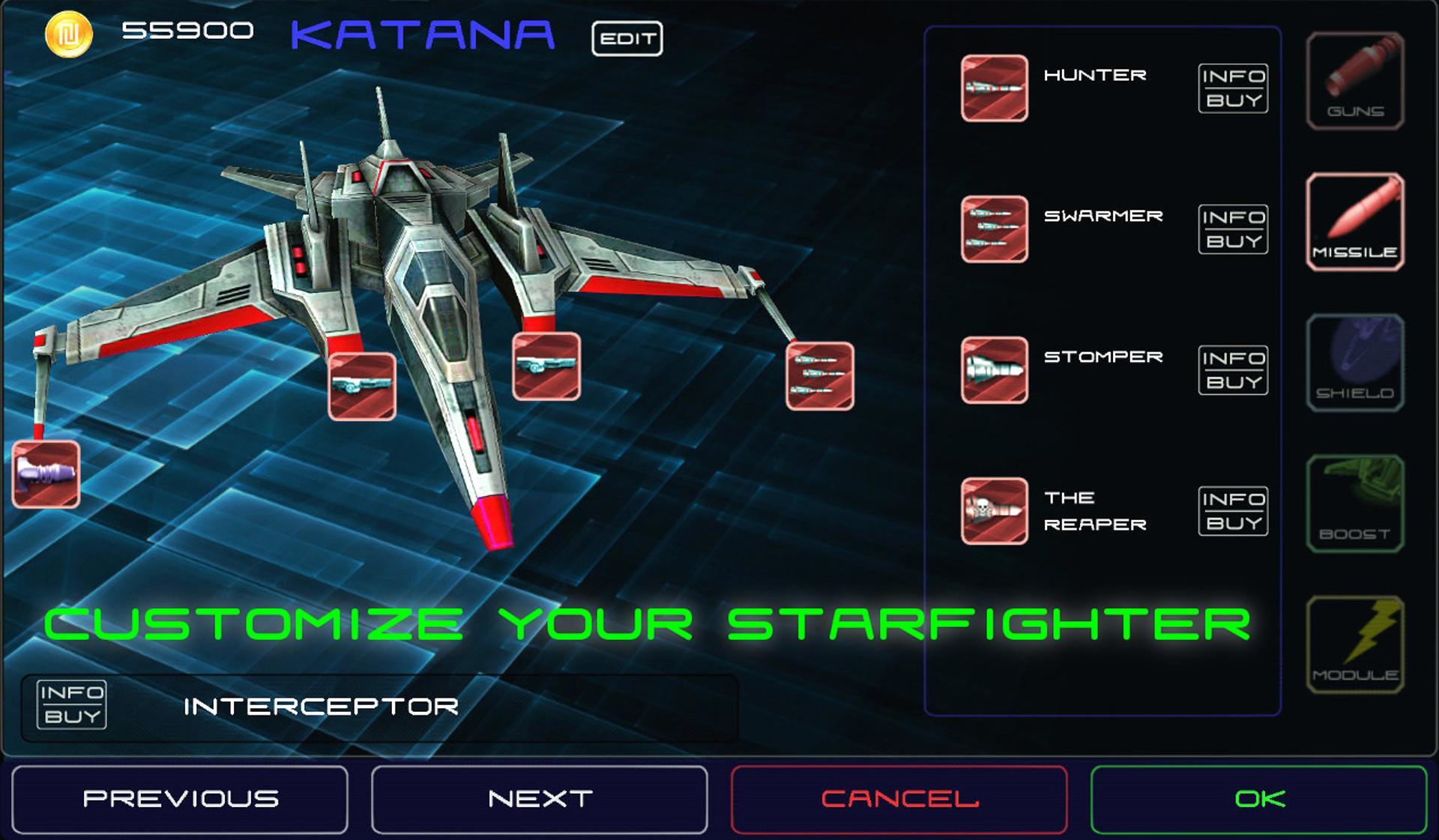Cancel the starfighter customization
The image size is (1439, 840).
[x=899, y=799]
